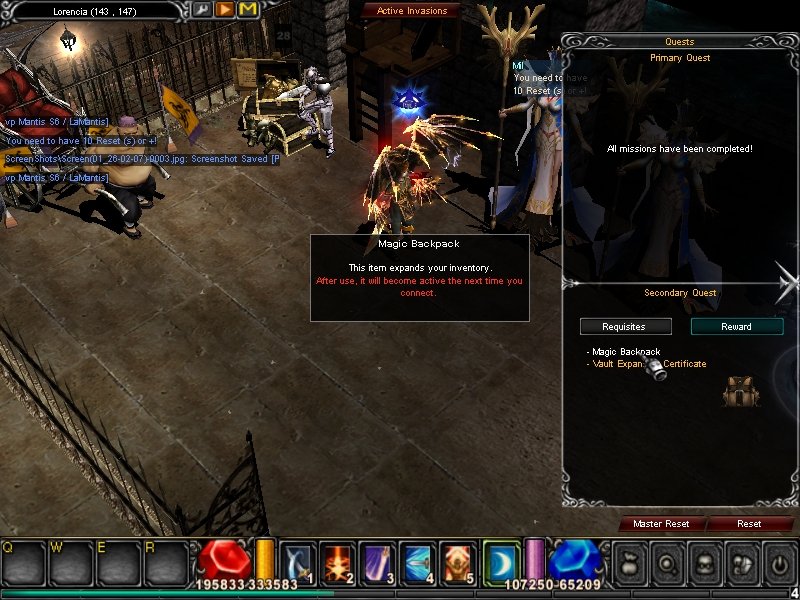Open the yellow M map button

tap(248, 9)
